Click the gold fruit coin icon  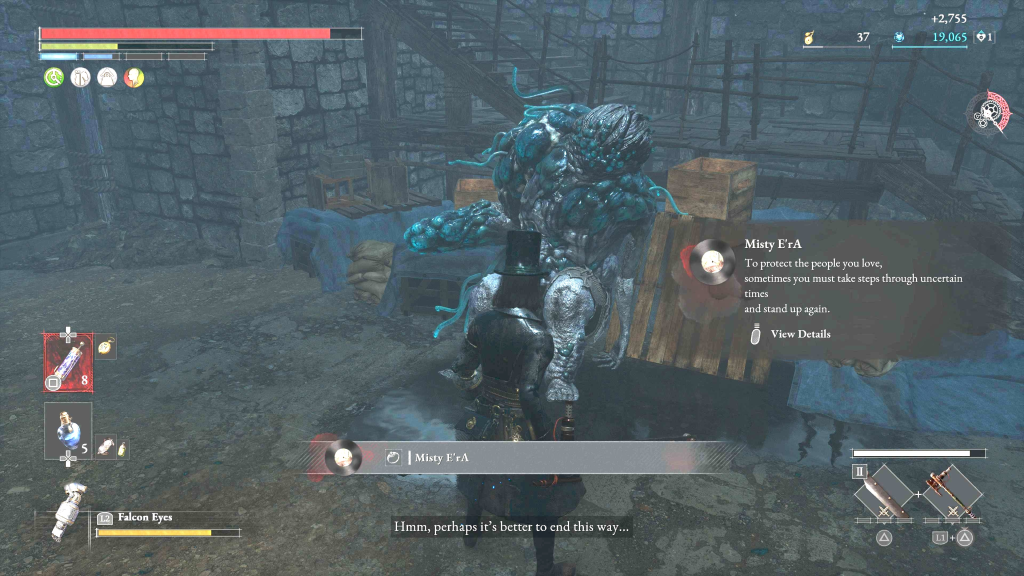808,38
